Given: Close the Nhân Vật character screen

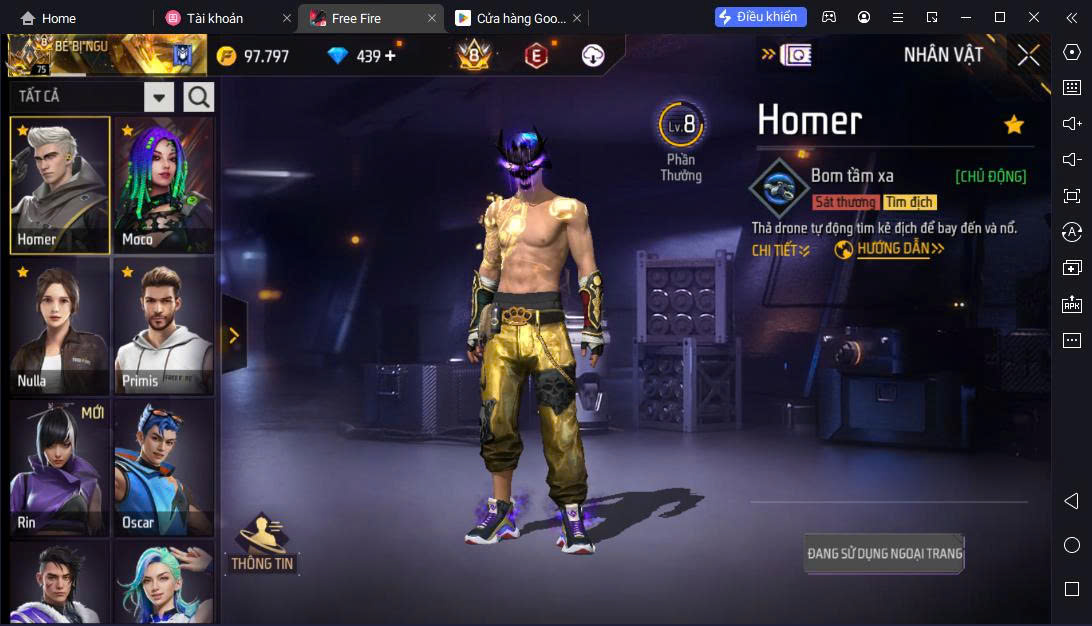Looking at the screenshot, I should [1029, 56].
